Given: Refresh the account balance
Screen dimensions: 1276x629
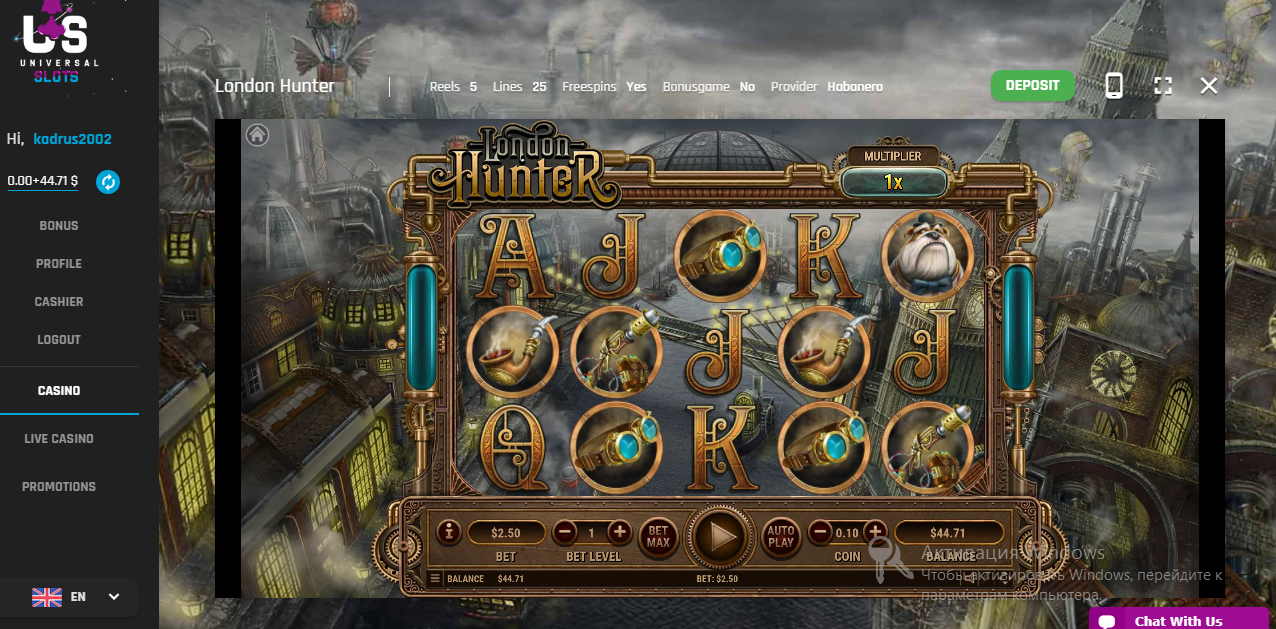Looking at the screenshot, I should click(108, 182).
